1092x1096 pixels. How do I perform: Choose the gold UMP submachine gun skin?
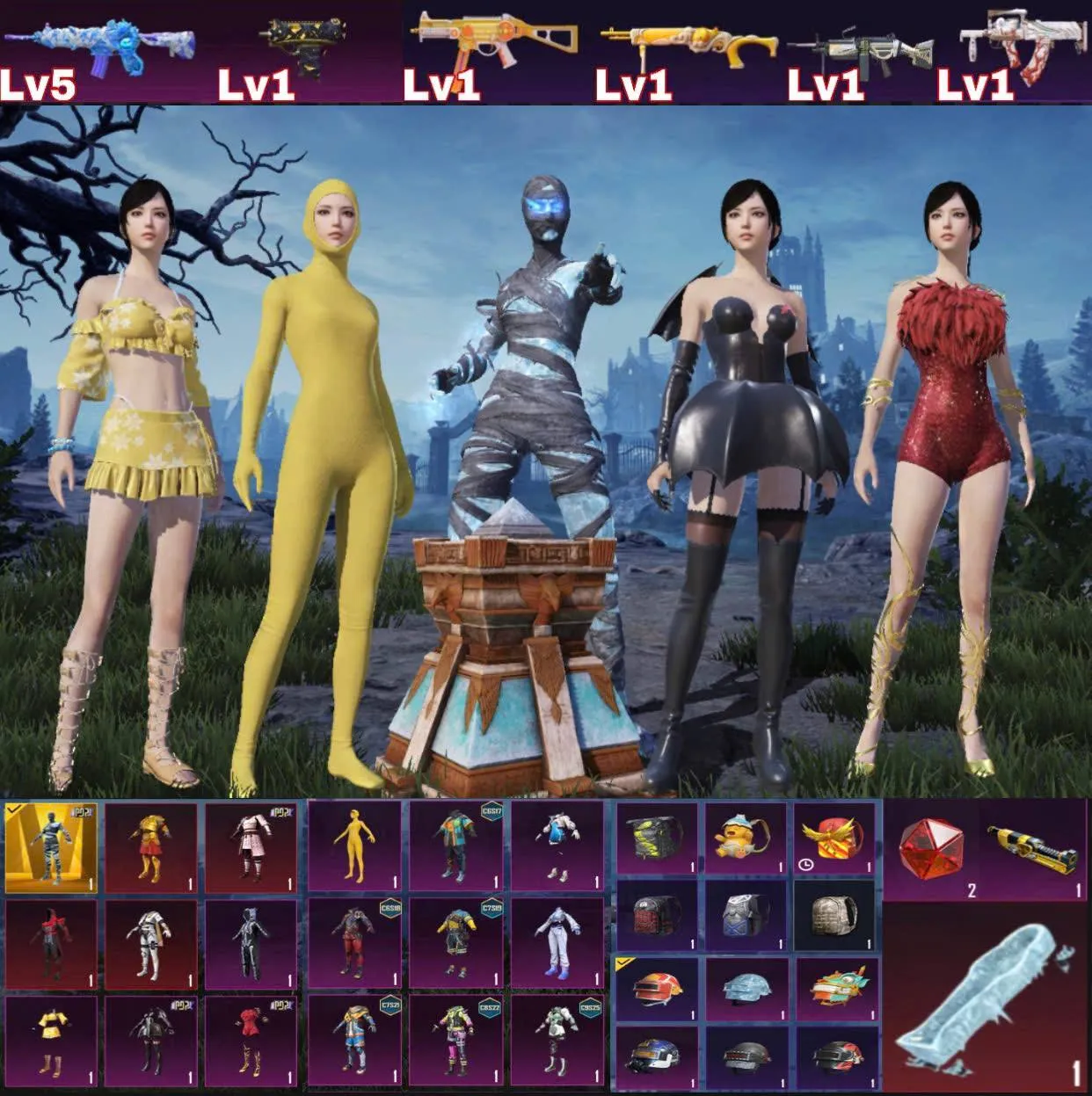pos(497,40)
